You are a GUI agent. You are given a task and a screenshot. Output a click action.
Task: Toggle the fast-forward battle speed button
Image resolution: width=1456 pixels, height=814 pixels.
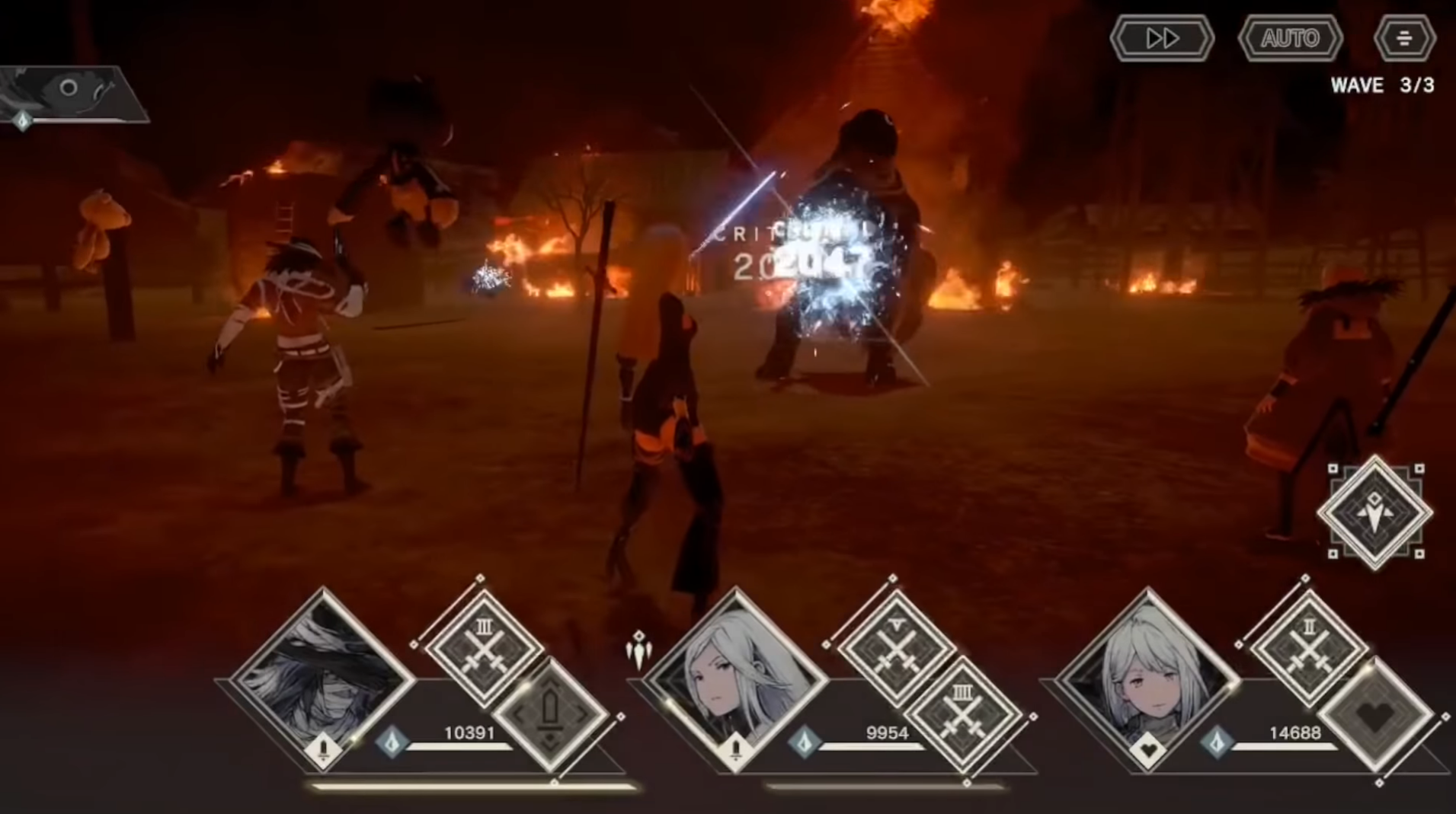(x=1162, y=38)
